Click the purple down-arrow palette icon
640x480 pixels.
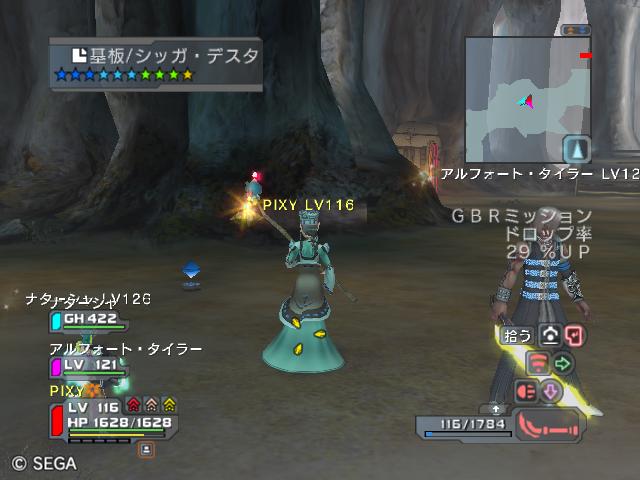tap(550, 391)
